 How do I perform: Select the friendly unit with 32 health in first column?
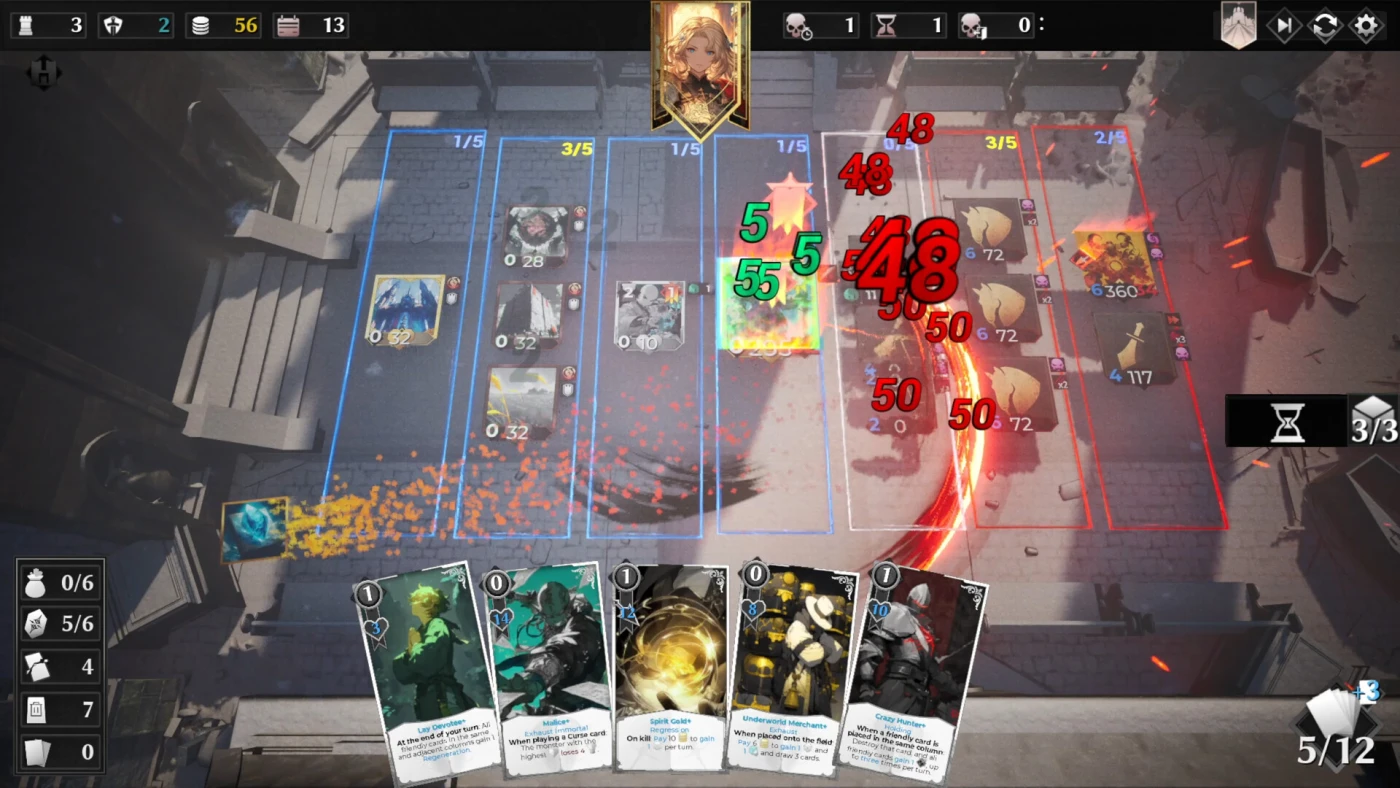click(405, 311)
